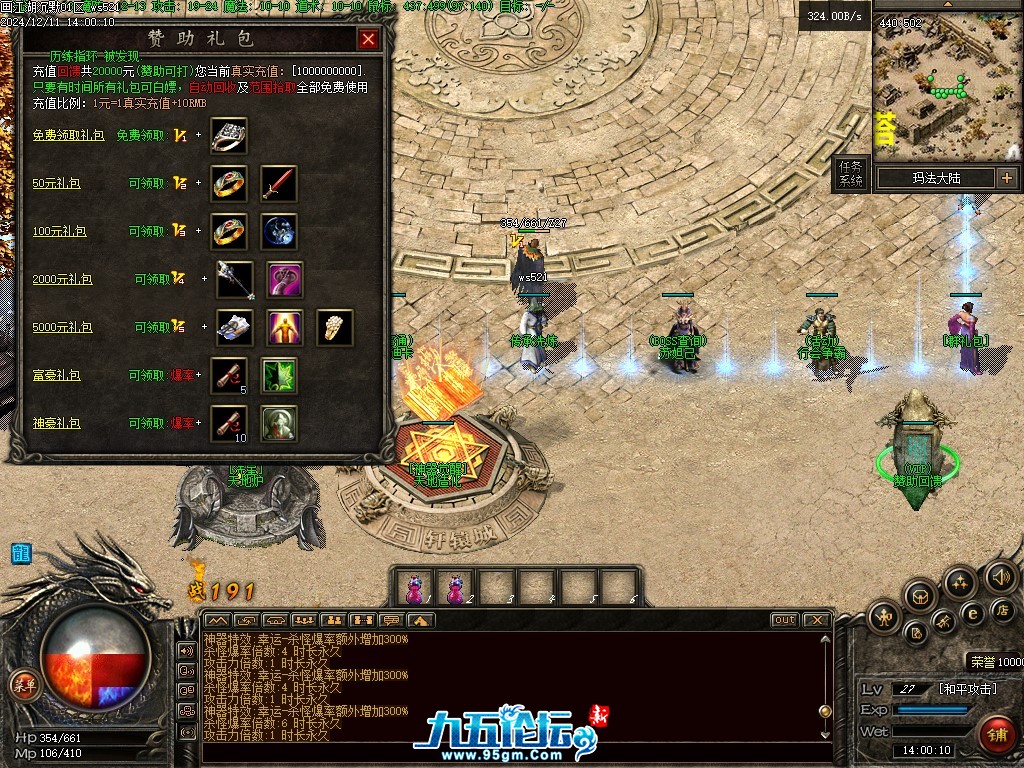Claim the 免费领取礼包 free gift pack

pyautogui.click(x=68, y=135)
